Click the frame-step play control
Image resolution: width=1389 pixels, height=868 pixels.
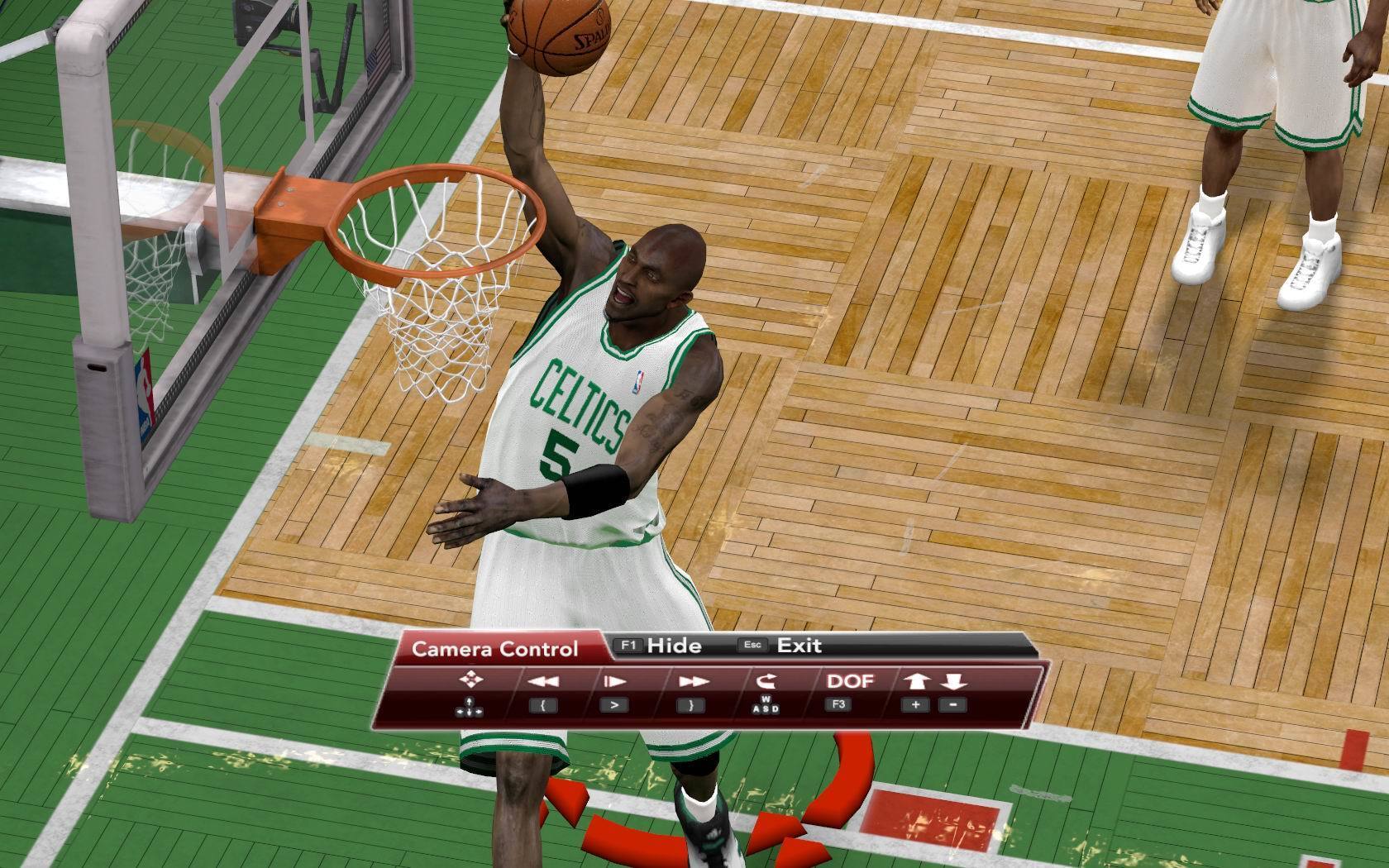click(x=614, y=681)
